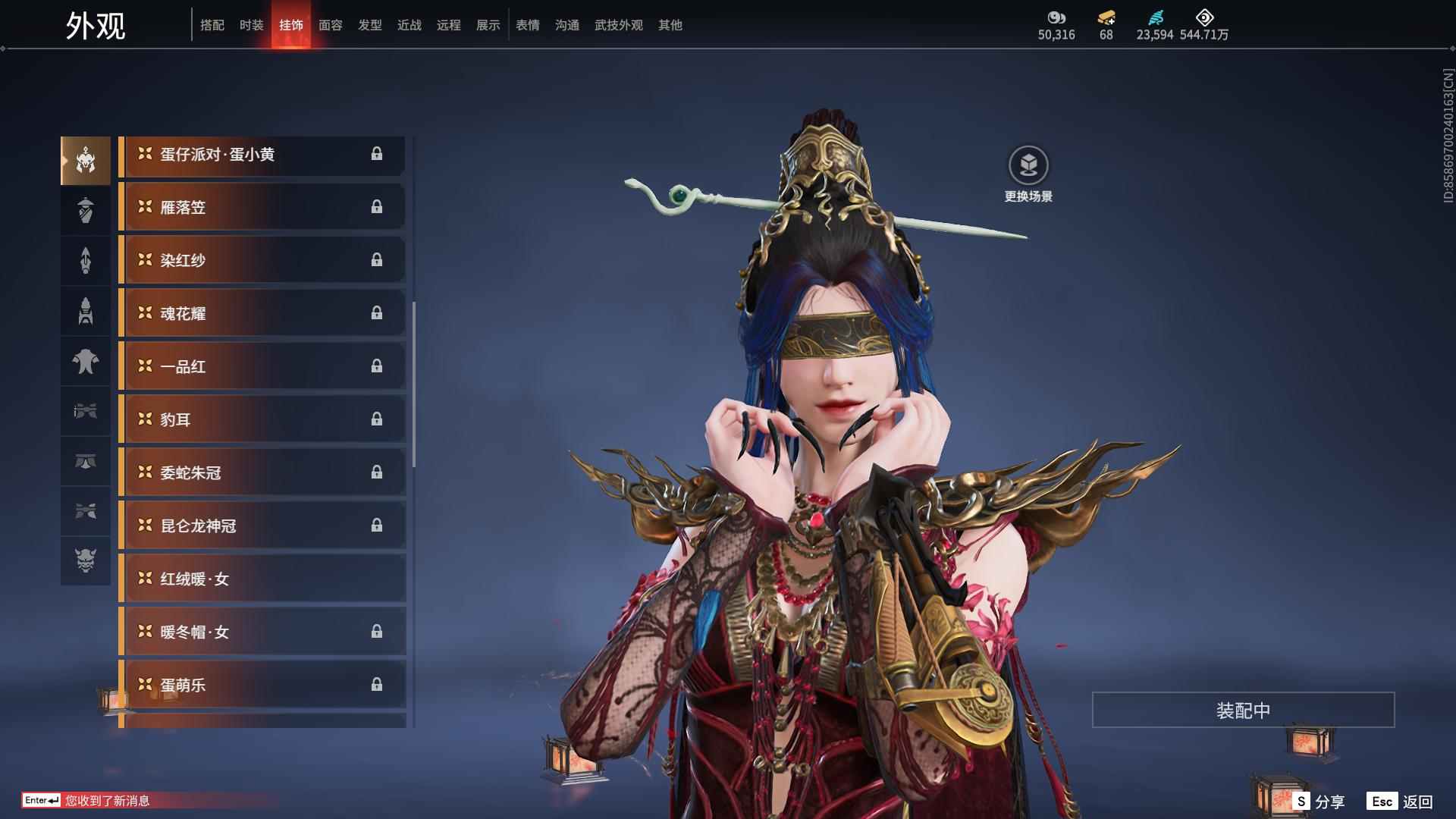Click the lock icon beside 昆仑龙神冠
Image resolution: width=1456 pixels, height=819 pixels.
click(378, 525)
